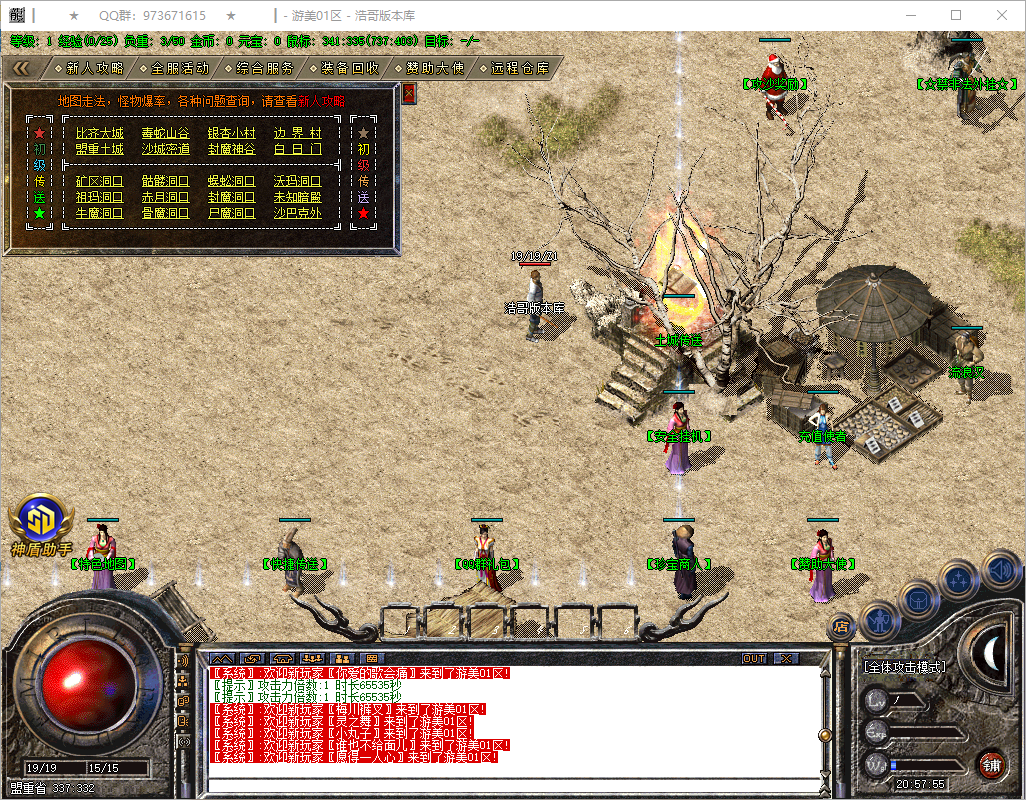Open the 全服活动 menu tab
Screen dimensions: 1026x800
tap(180, 68)
